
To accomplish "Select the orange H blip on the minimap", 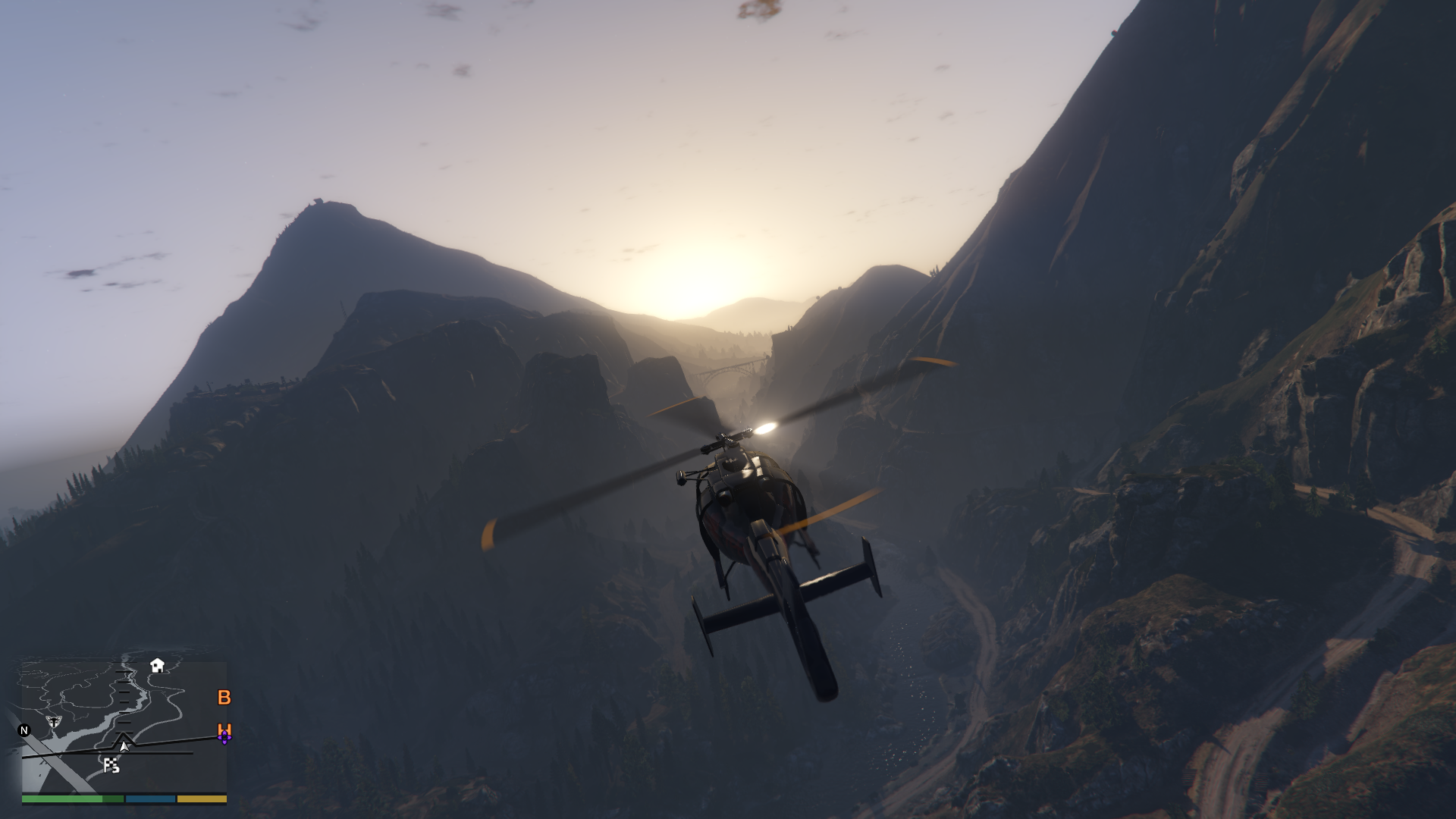I will [224, 729].
